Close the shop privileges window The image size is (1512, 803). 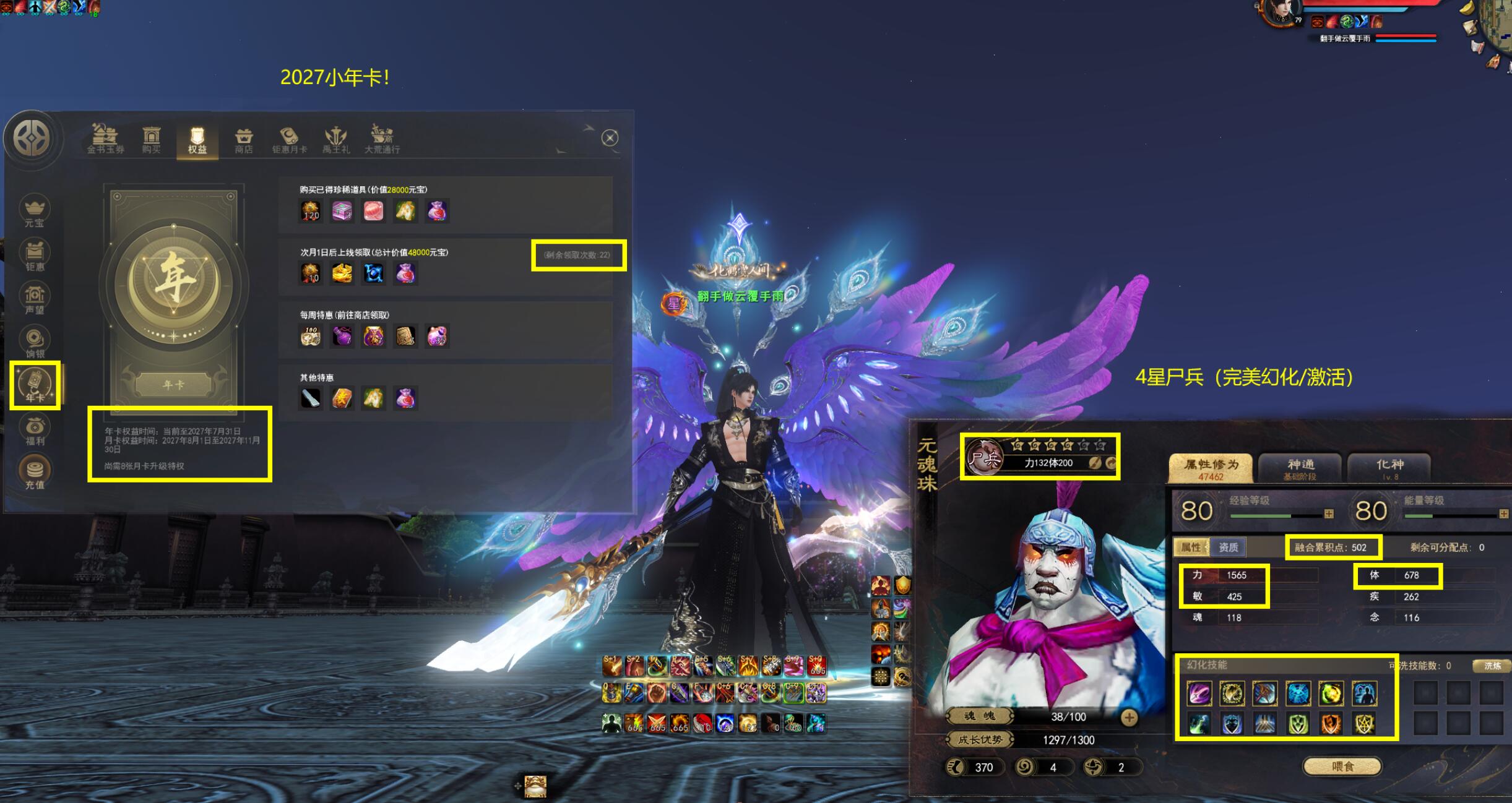point(610,138)
